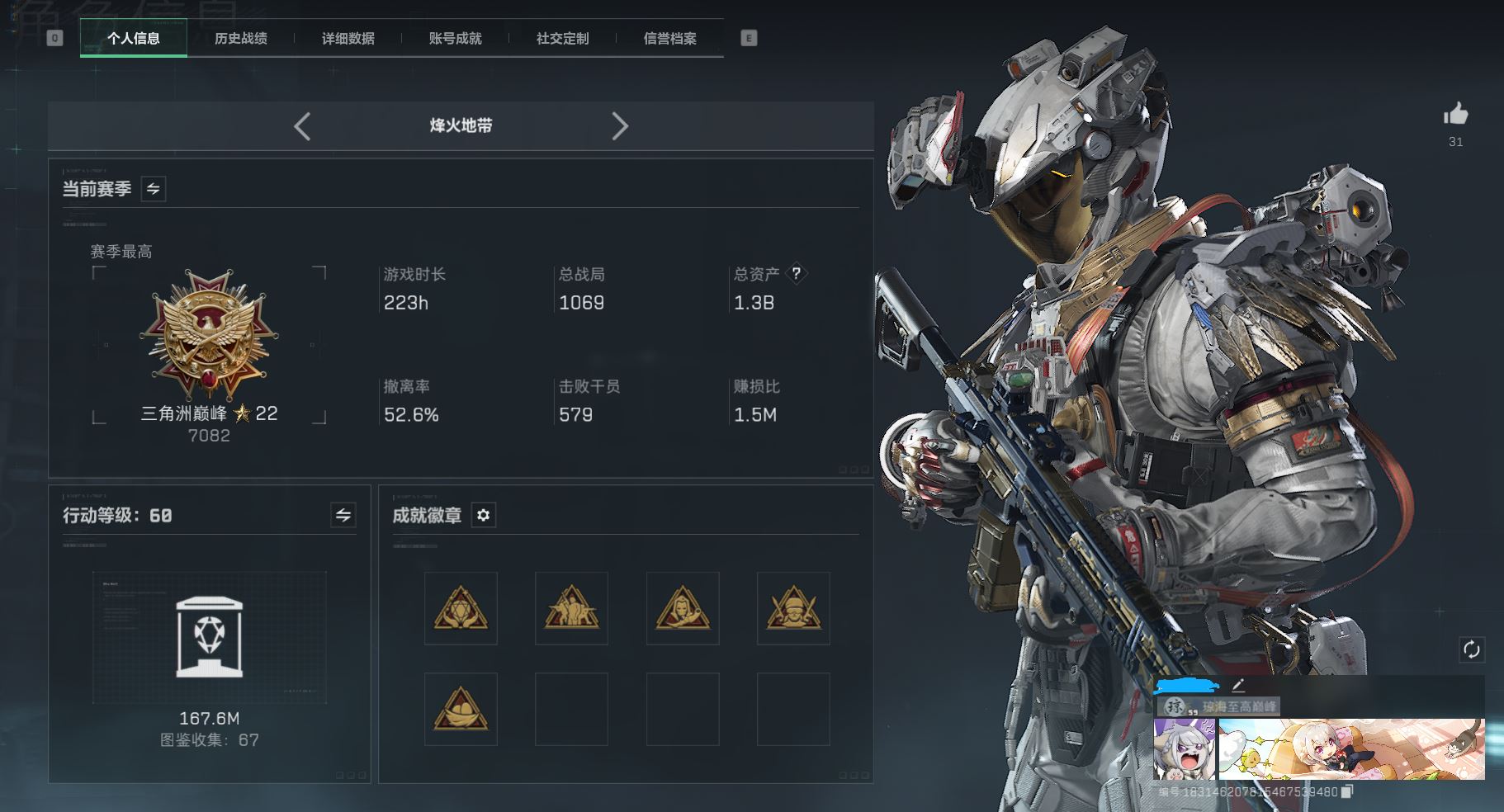Open the collection showcase display case
The width and height of the screenshot is (1504, 812).
pos(209,638)
